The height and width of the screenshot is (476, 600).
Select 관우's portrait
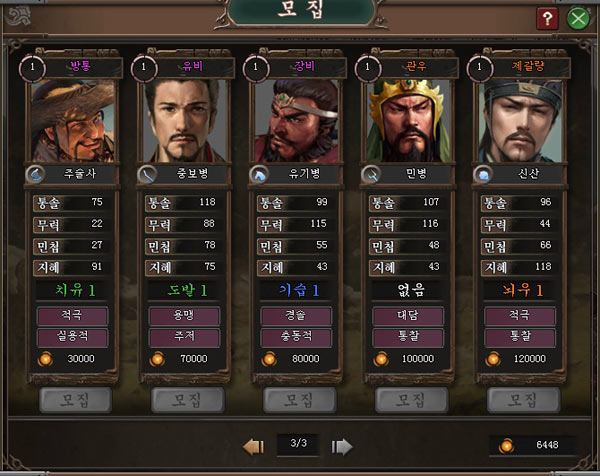click(x=408, y=121)
